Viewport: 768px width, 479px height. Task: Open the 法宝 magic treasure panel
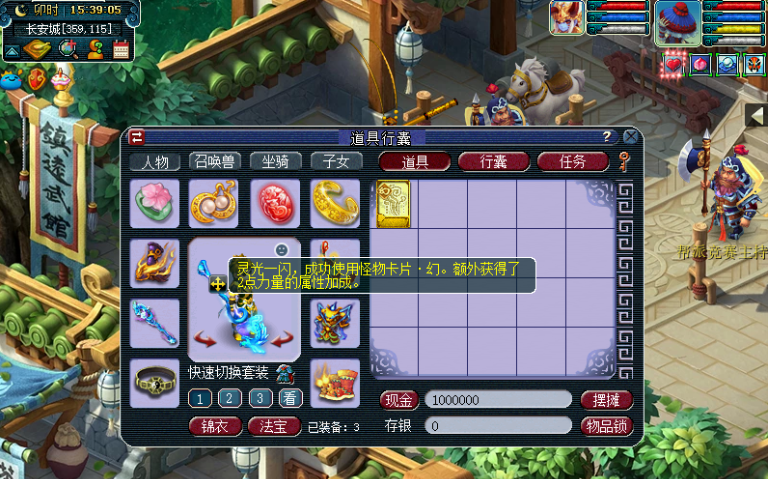(x=274, y=426)
